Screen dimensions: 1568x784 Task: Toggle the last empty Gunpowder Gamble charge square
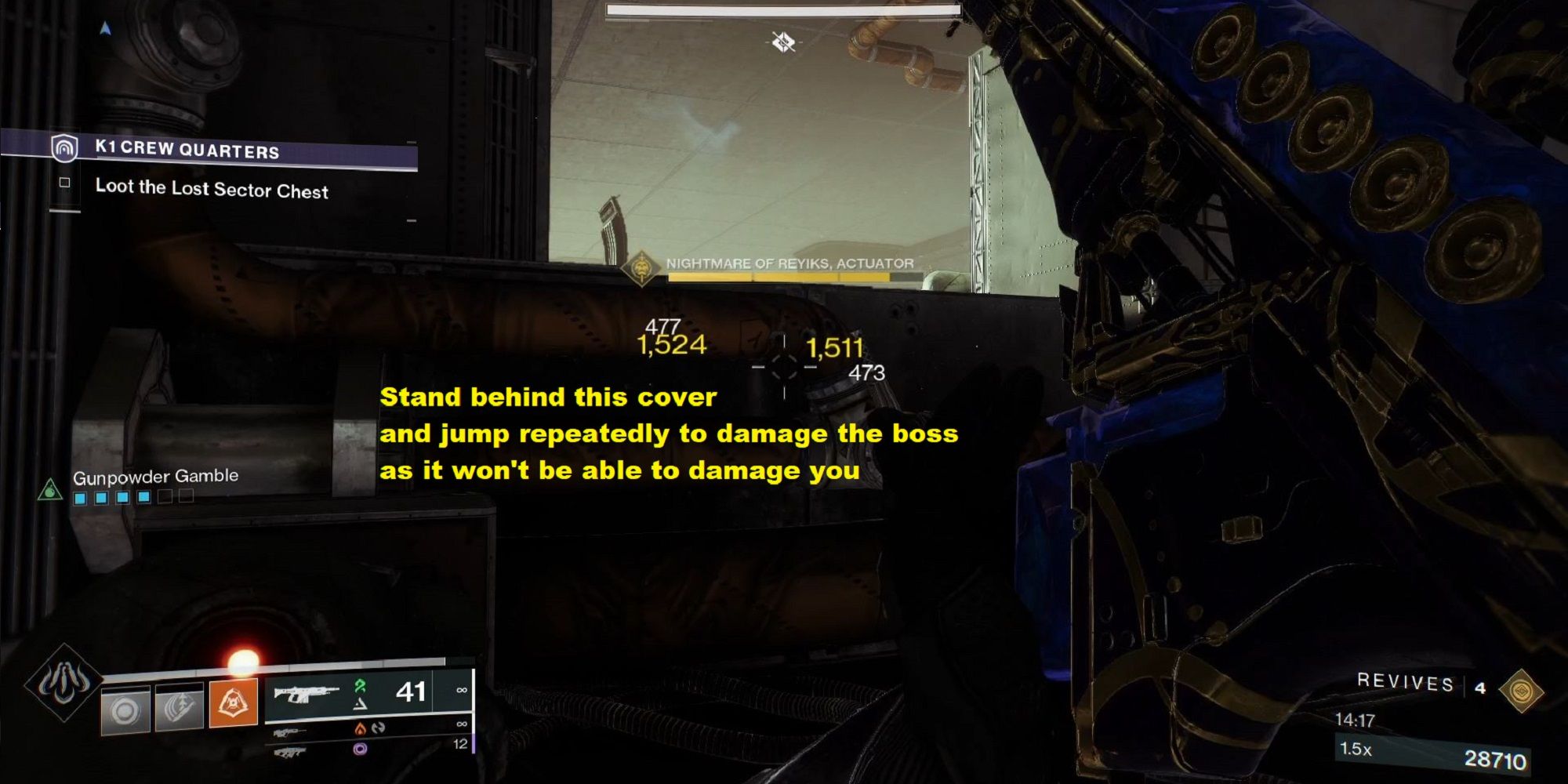pyautogui.click(x=187, y=496)
